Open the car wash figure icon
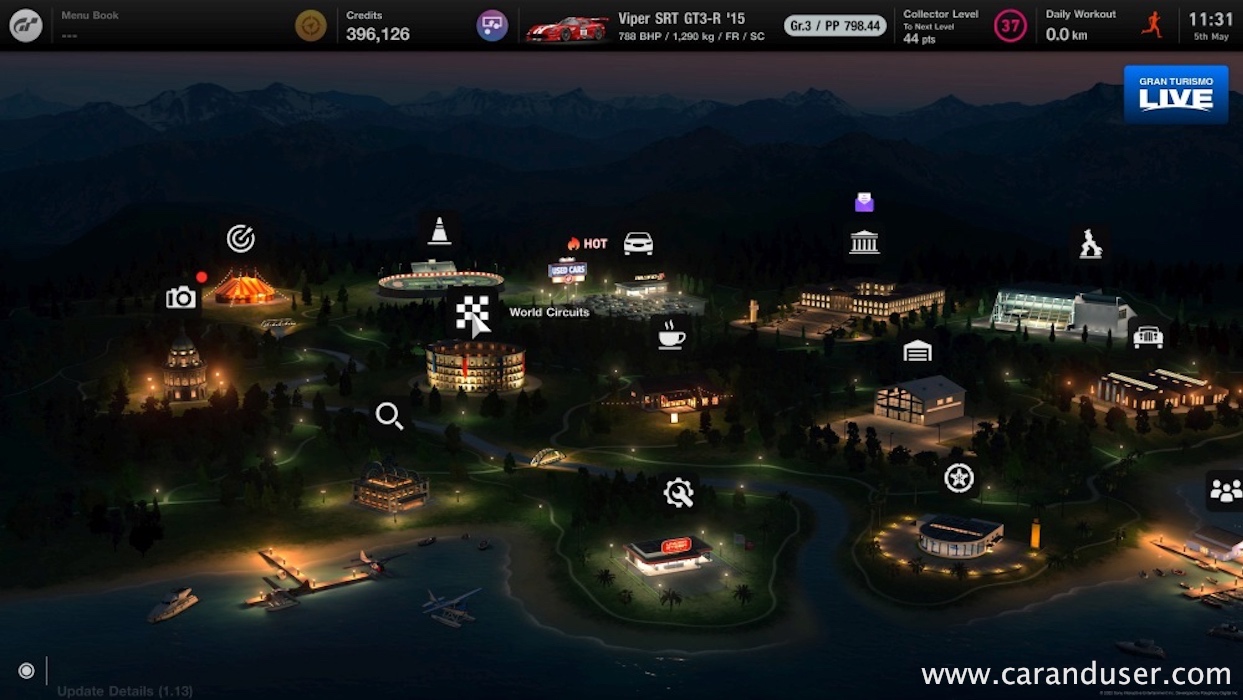This screenshot has width=1243, height=700. click(x=1091, y=243)
